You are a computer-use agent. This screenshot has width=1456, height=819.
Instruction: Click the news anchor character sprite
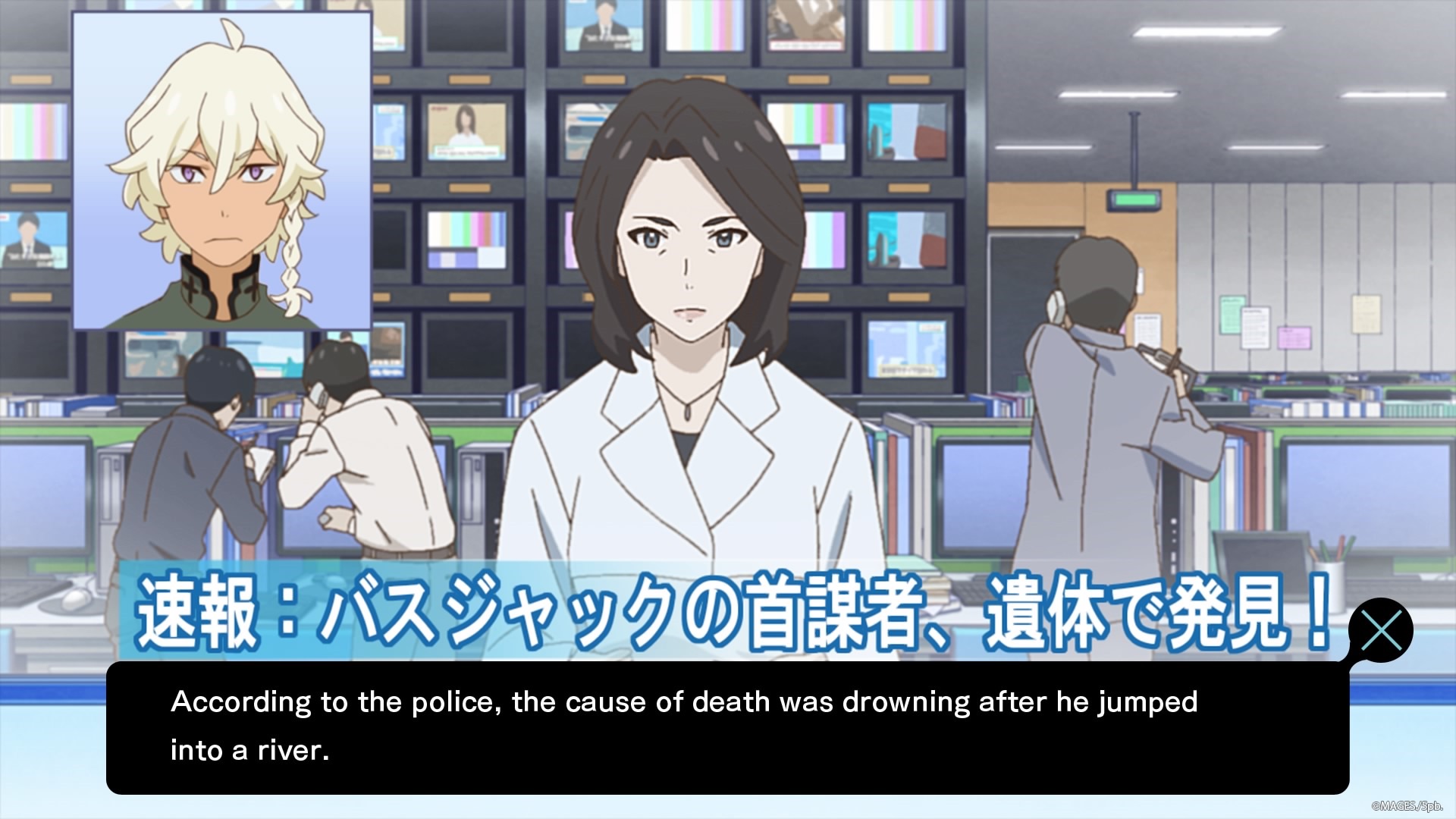694,303
